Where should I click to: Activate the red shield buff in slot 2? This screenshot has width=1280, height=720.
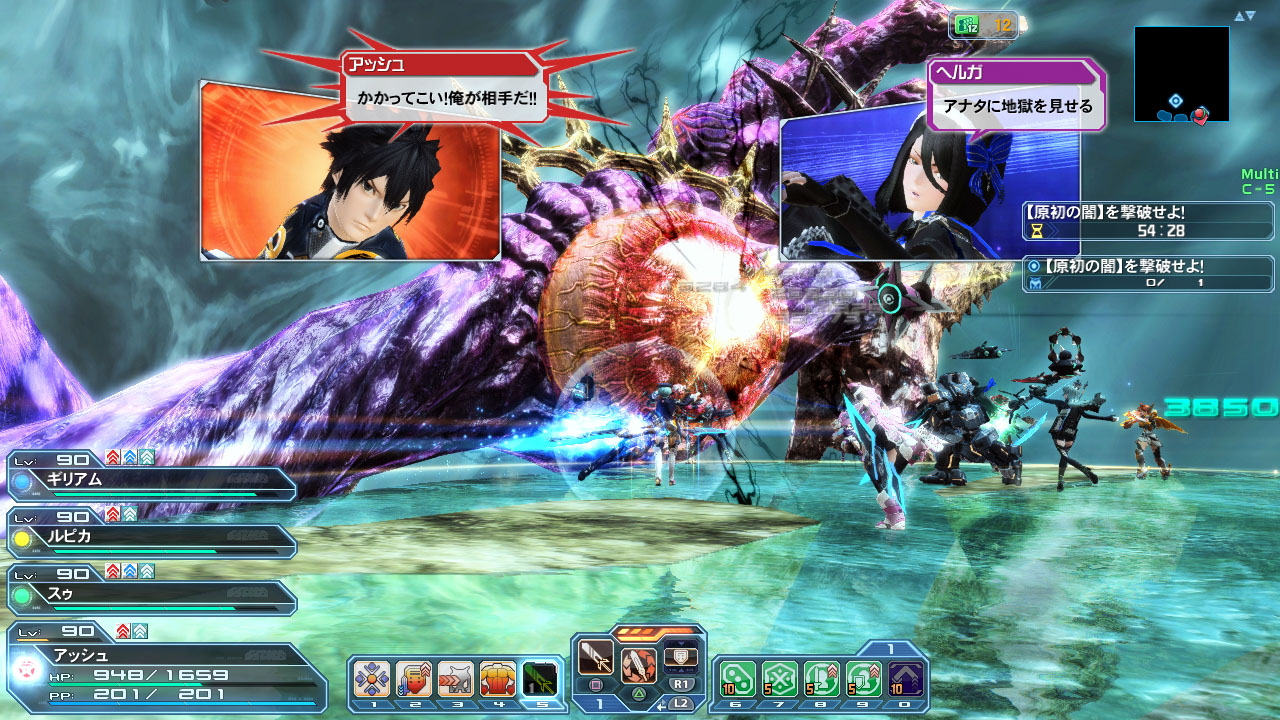pyautogui.click(x=414, y=678)
